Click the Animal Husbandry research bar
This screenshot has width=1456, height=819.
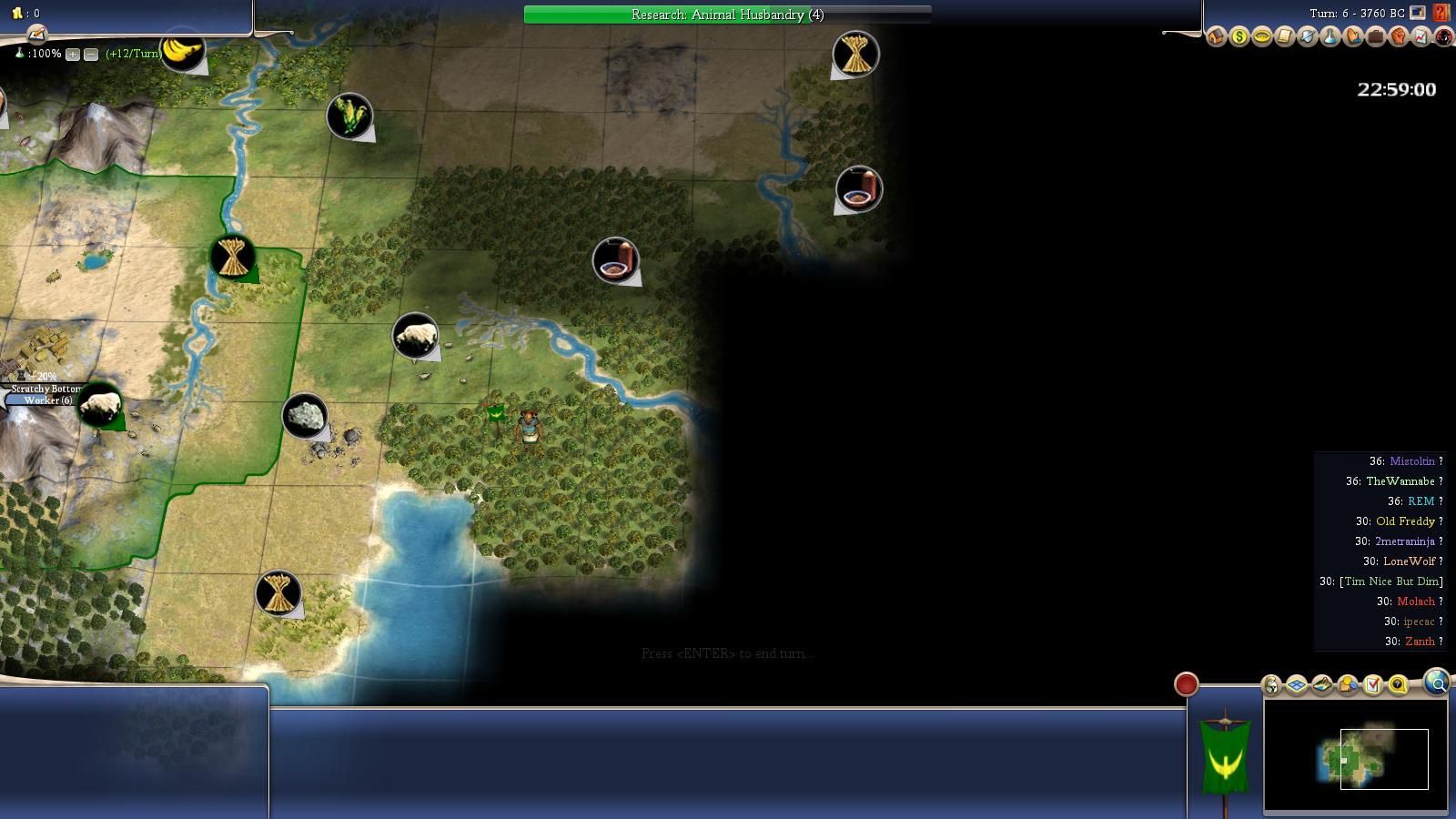click(x=727, y=15)
